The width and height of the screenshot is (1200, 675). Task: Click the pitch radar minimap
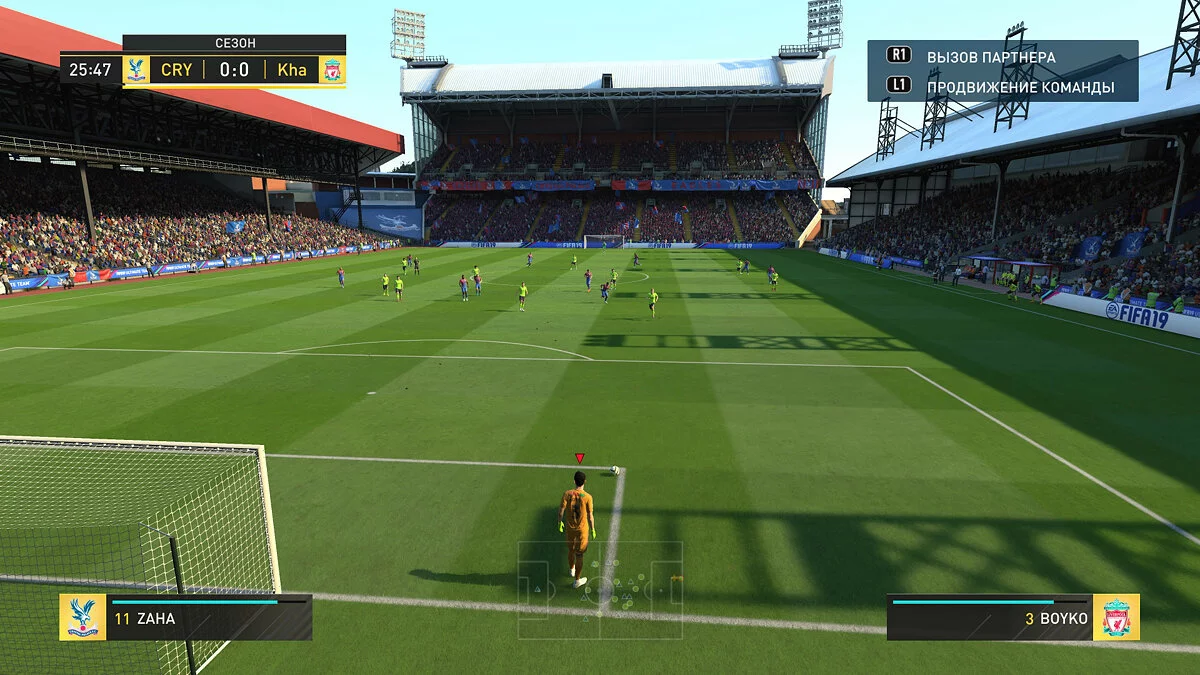tap(600, 590)
